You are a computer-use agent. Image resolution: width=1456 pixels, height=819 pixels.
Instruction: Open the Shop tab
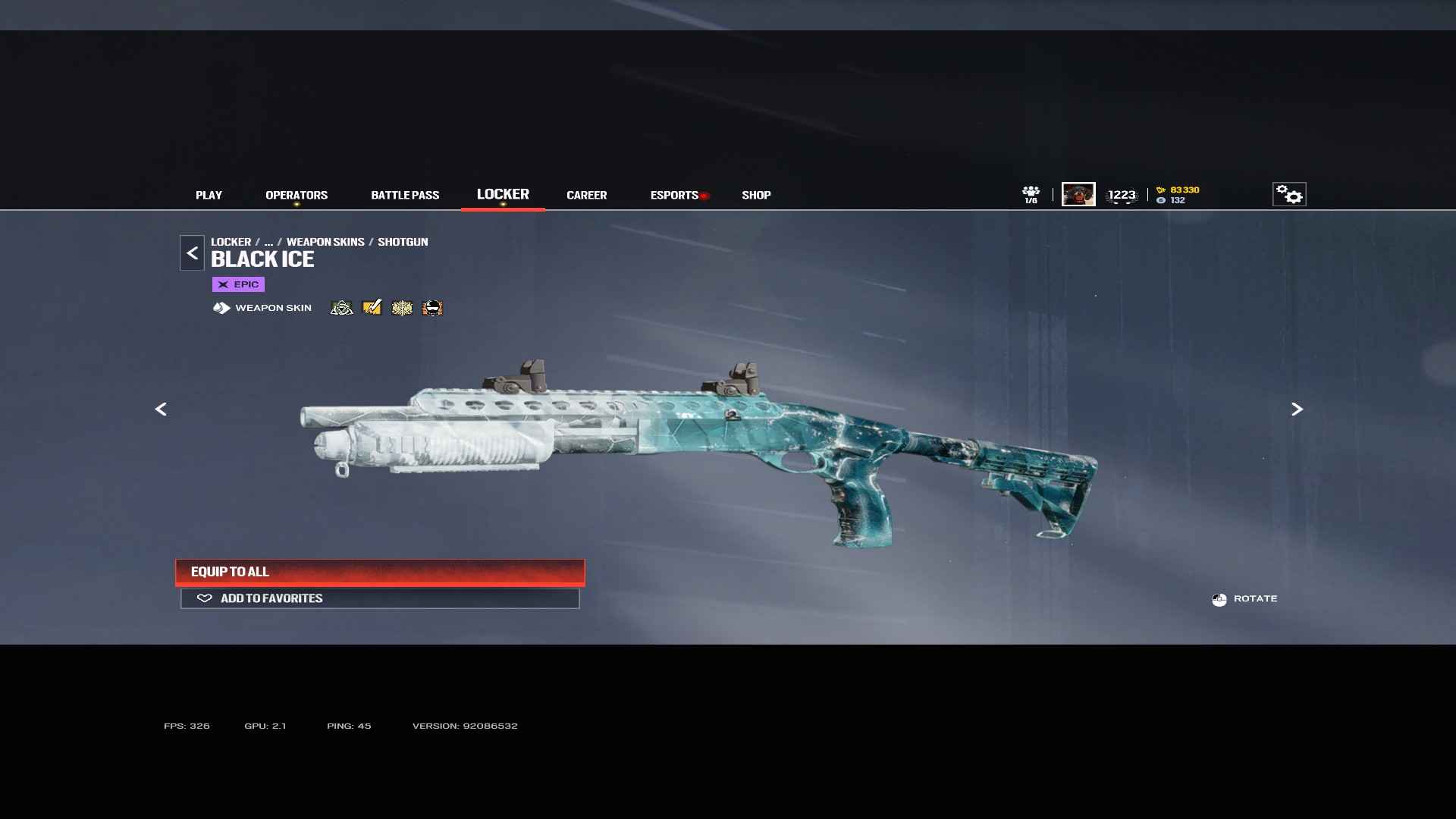(756, 195)
